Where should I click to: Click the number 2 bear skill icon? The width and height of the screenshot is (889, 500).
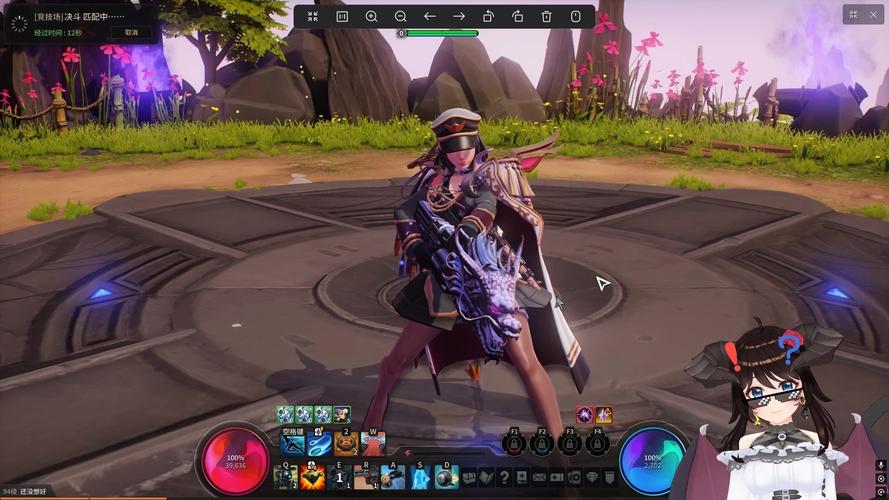346,442
